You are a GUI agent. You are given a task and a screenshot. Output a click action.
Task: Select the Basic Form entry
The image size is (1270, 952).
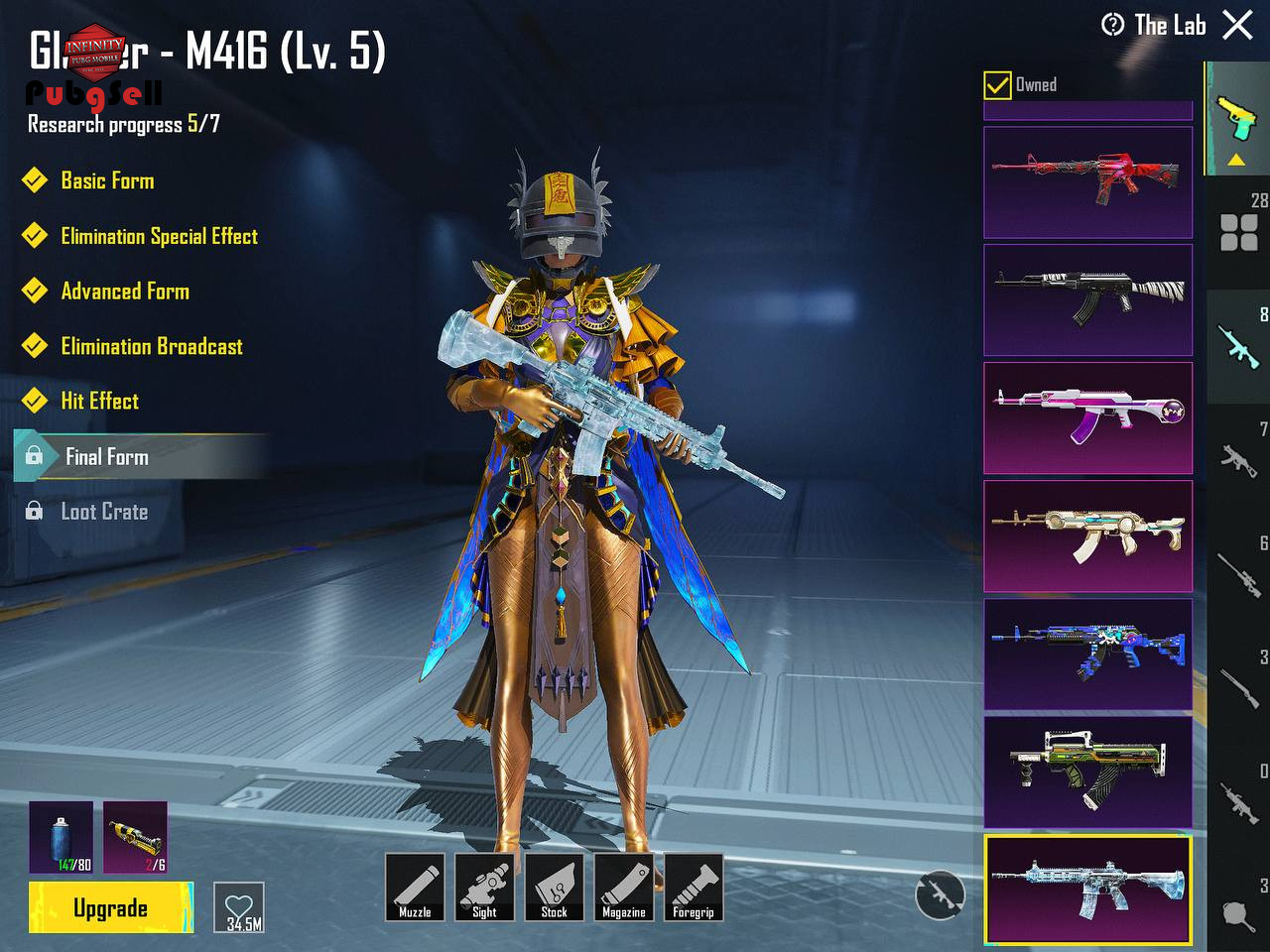107,180
